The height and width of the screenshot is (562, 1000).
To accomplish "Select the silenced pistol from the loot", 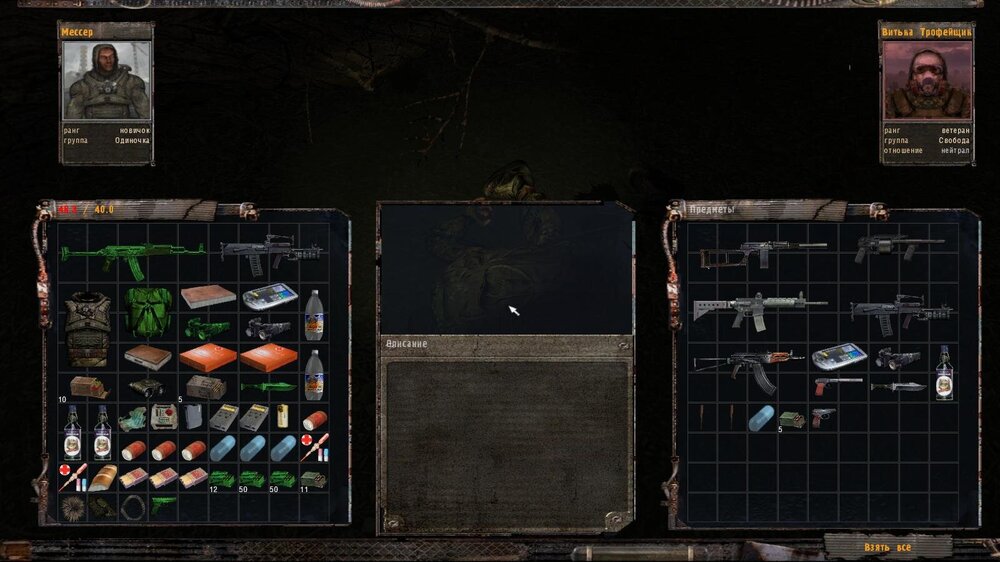I will (x=836, y=385).
